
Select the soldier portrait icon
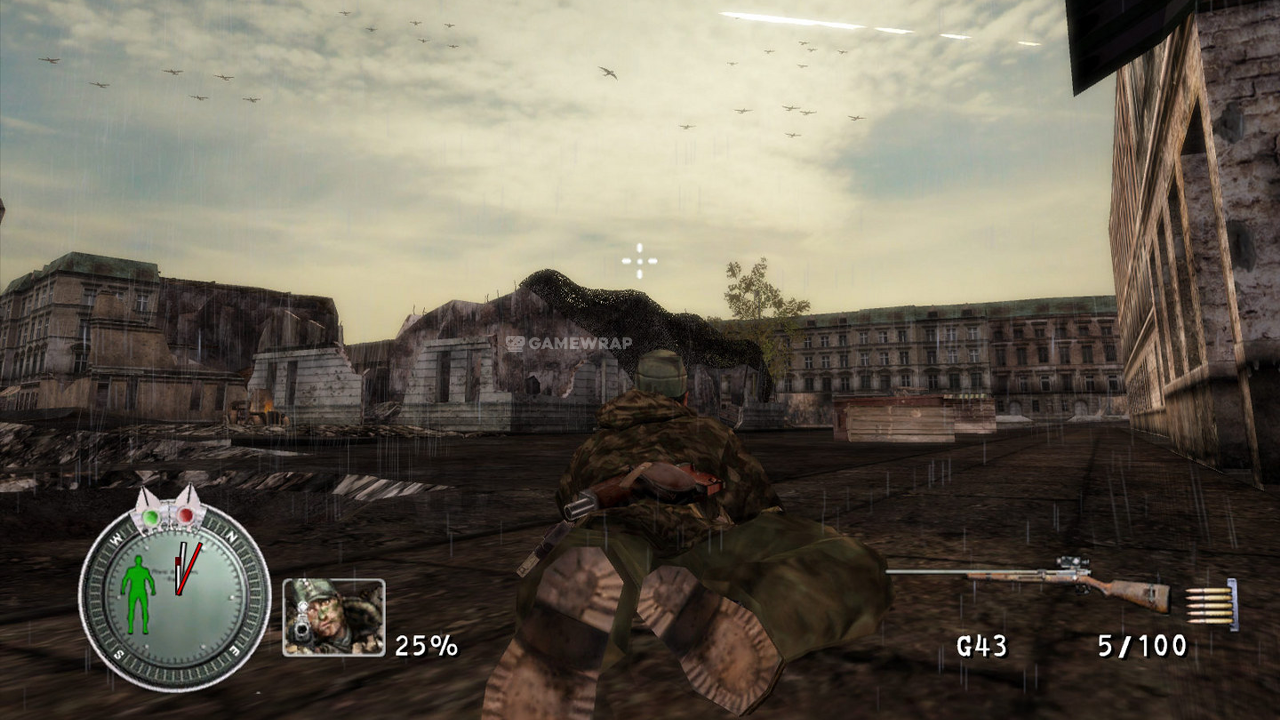click(x=333, y=617)
